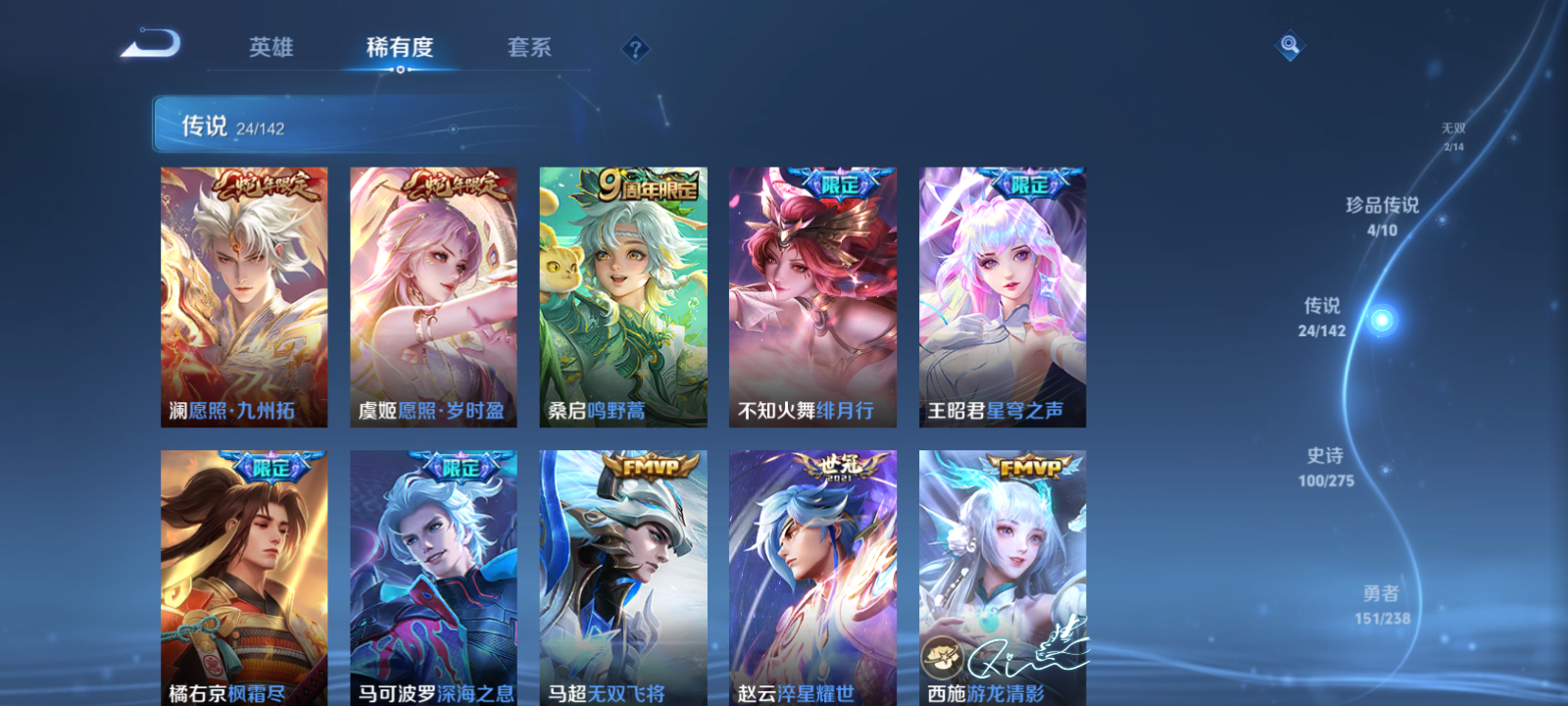
Task: Open search with the magnifier icon
Action: tap(1289, 43)
